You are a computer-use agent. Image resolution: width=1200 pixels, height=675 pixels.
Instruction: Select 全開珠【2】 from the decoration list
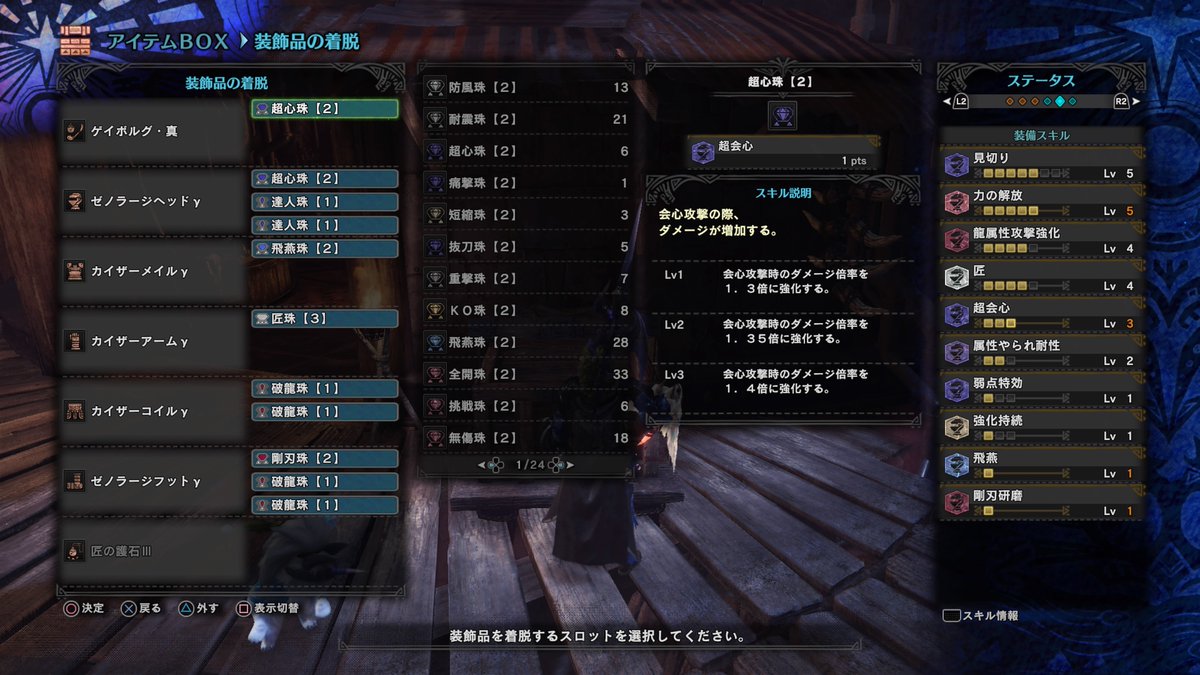tap(526, 374)
